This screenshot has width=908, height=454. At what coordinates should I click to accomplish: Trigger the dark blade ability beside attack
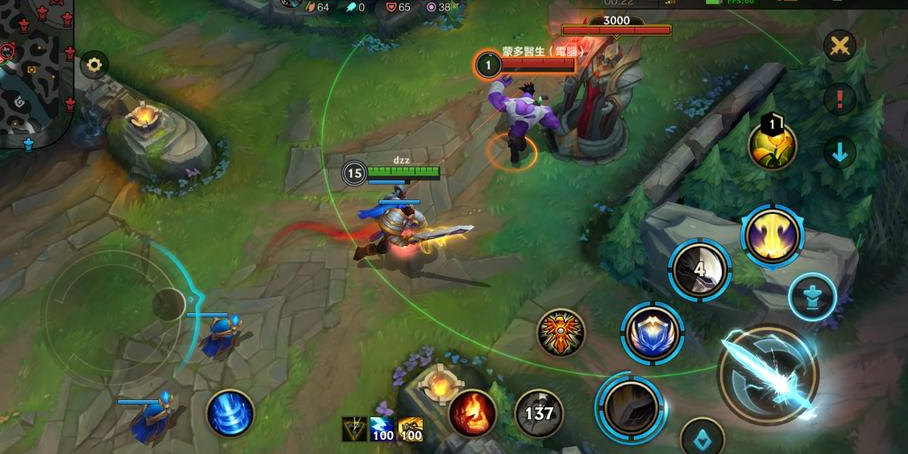631,405
